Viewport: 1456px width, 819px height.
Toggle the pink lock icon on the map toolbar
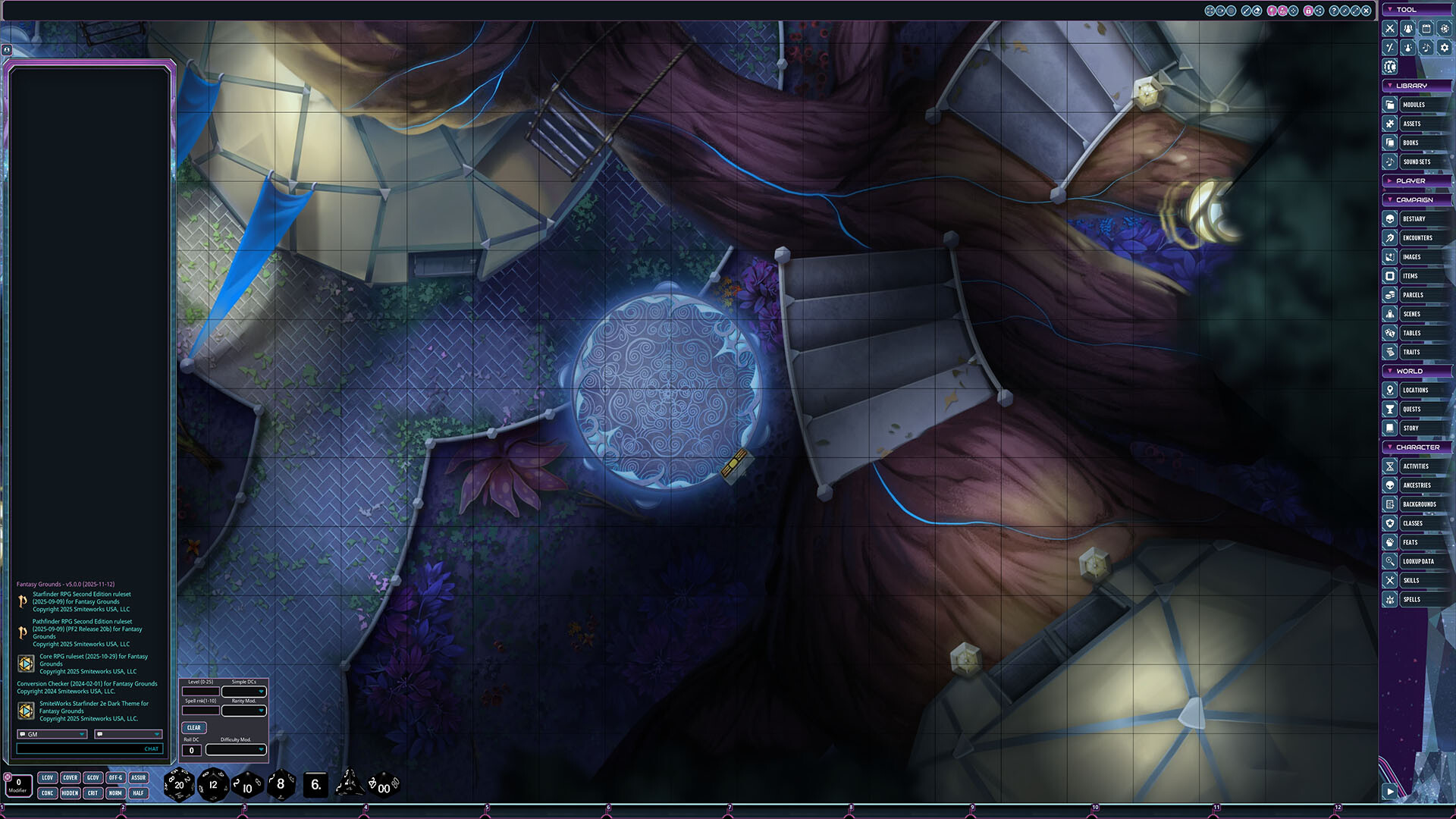1309,11
